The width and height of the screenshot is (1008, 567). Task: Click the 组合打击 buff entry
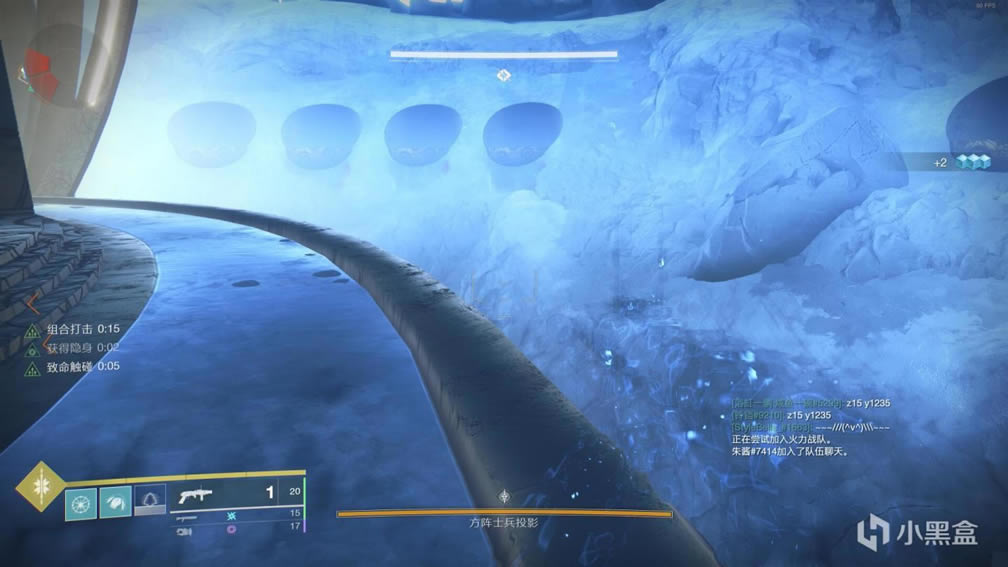(70, 329)
